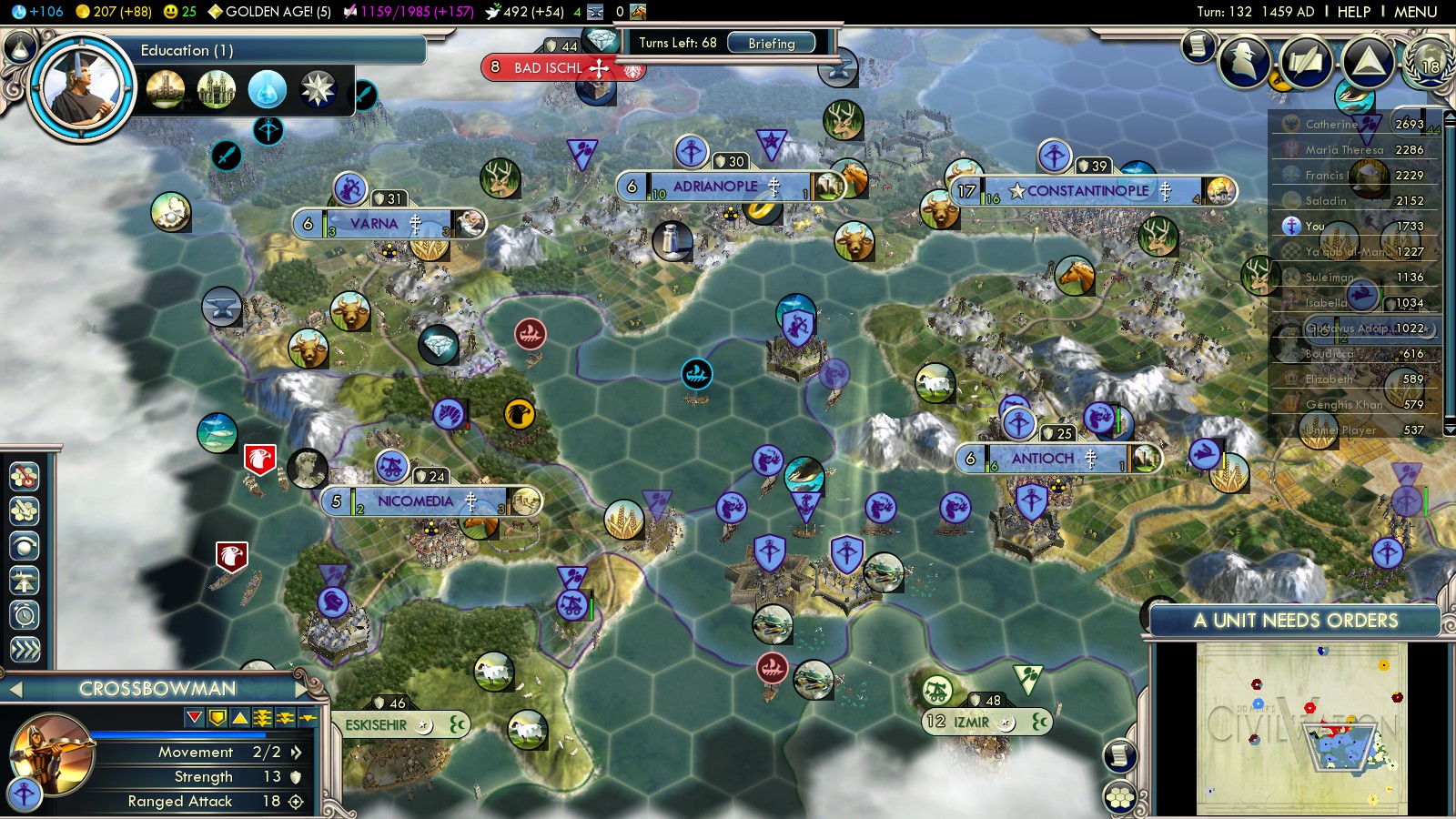1456x819 pixels.
Task: Open the MENU at top right
Action: click(x=1415, y=12)
